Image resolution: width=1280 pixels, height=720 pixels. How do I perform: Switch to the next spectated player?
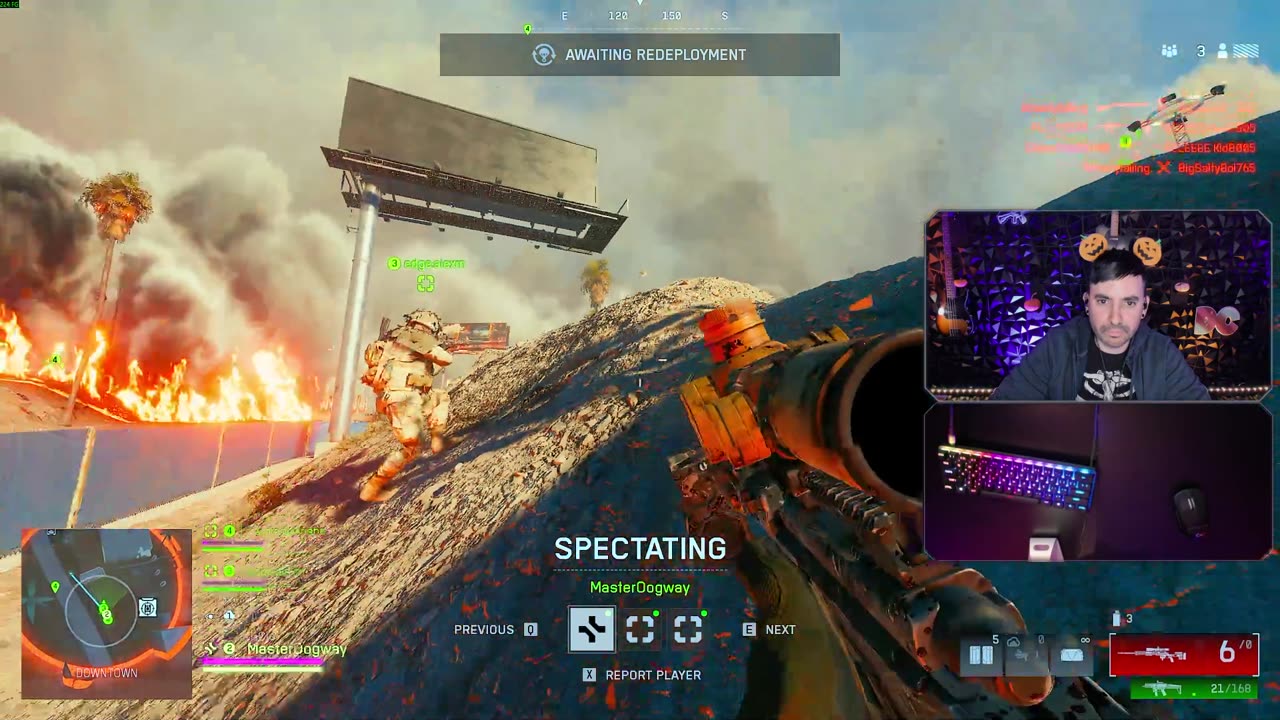(x=769, y=629)
